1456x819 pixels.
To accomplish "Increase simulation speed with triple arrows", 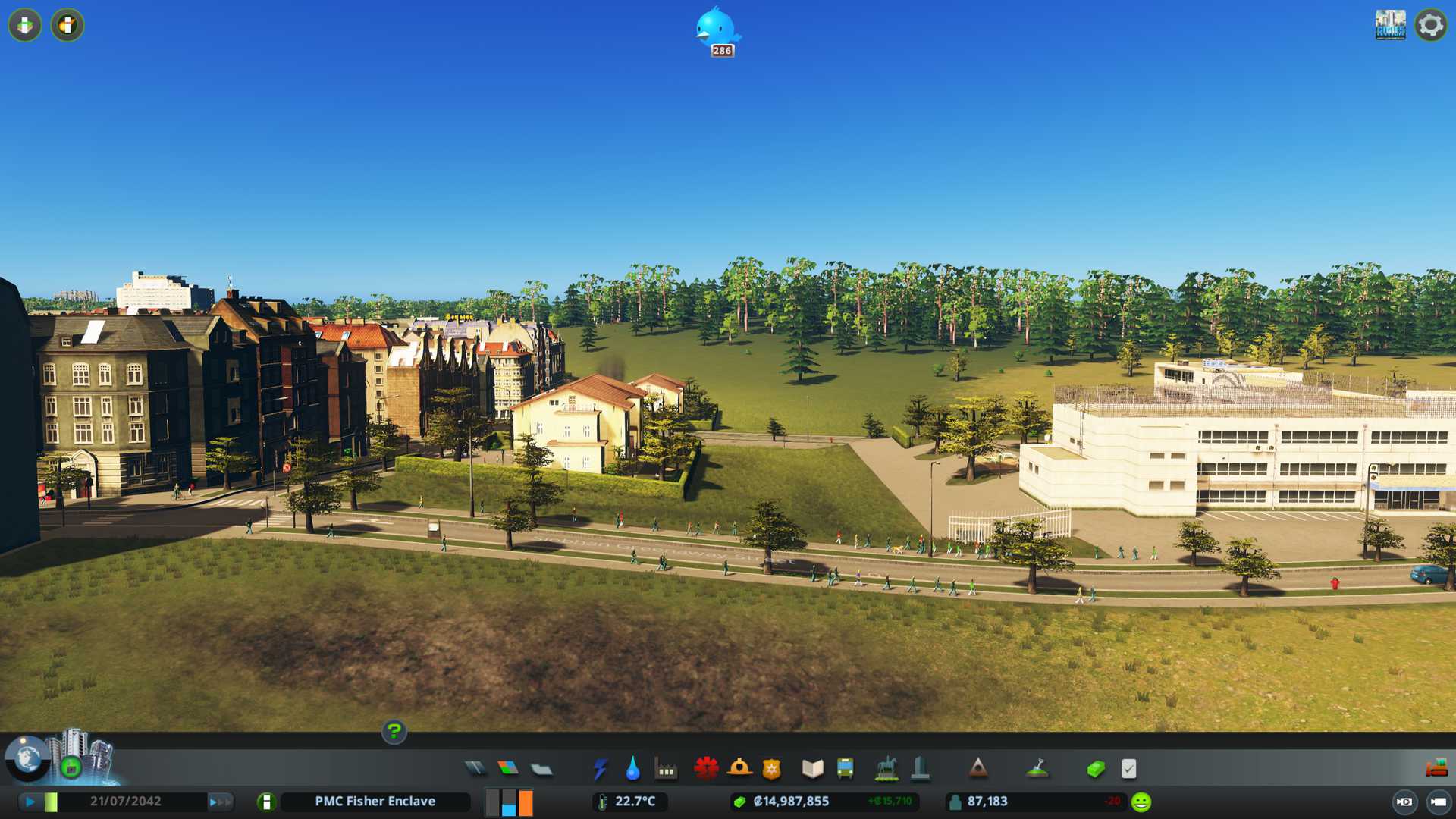I will 220,802.
